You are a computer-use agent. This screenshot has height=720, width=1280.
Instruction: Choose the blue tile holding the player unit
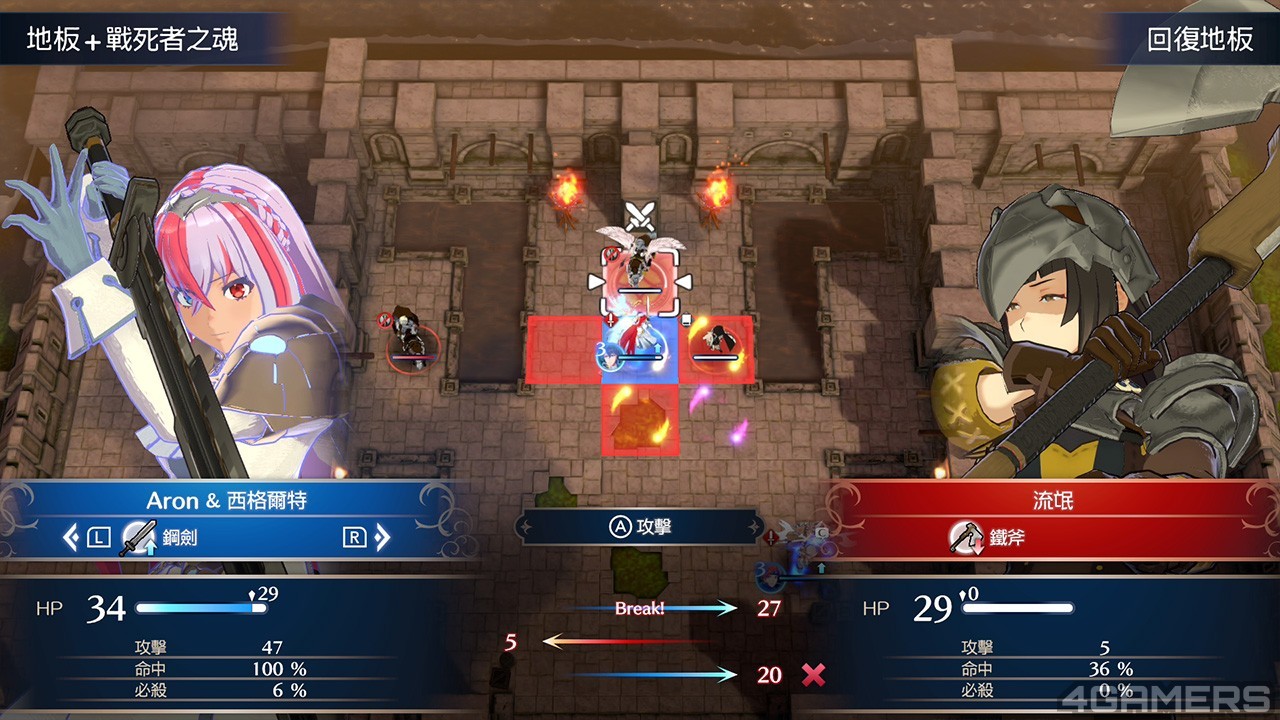640,350
